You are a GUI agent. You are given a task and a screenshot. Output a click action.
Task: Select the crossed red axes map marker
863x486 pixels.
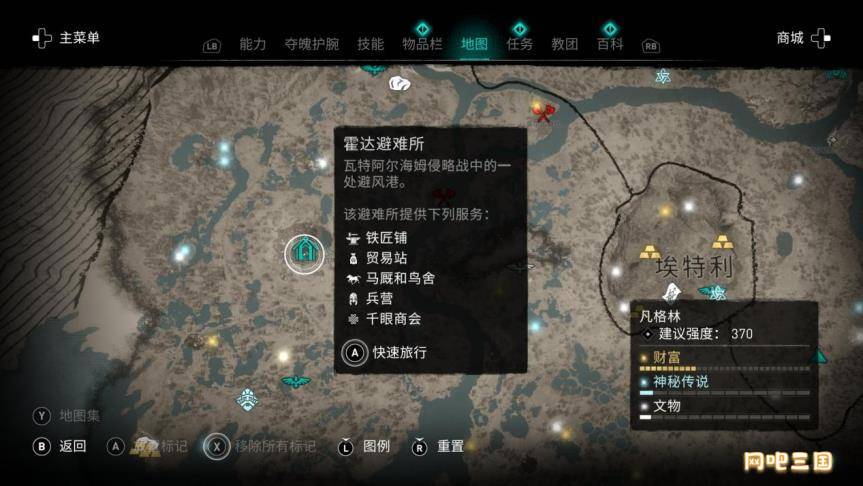tap(543, 113)
